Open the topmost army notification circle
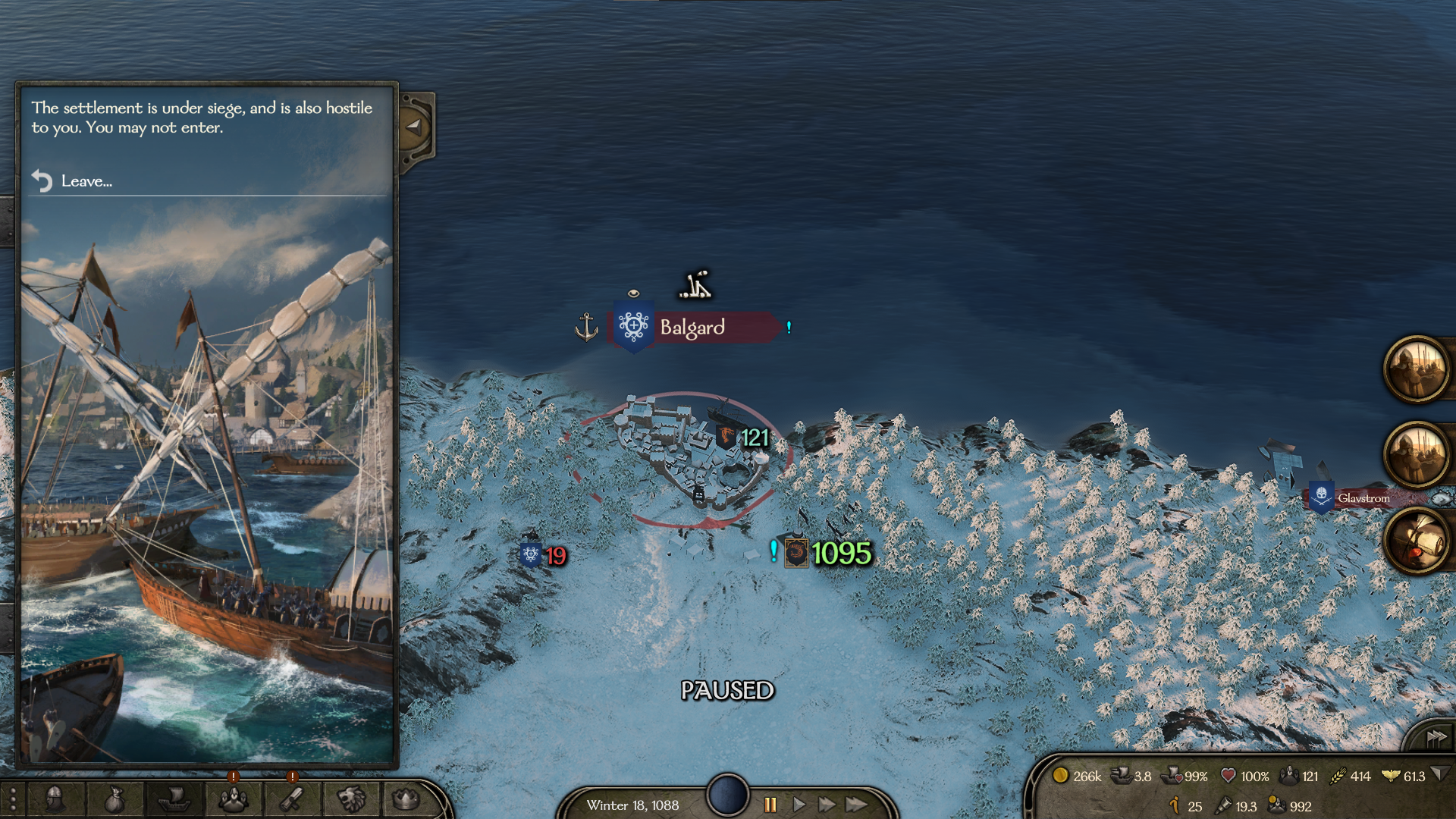Image resolution: width=1456 pixels, height=819 pixels. (1416, 369)
